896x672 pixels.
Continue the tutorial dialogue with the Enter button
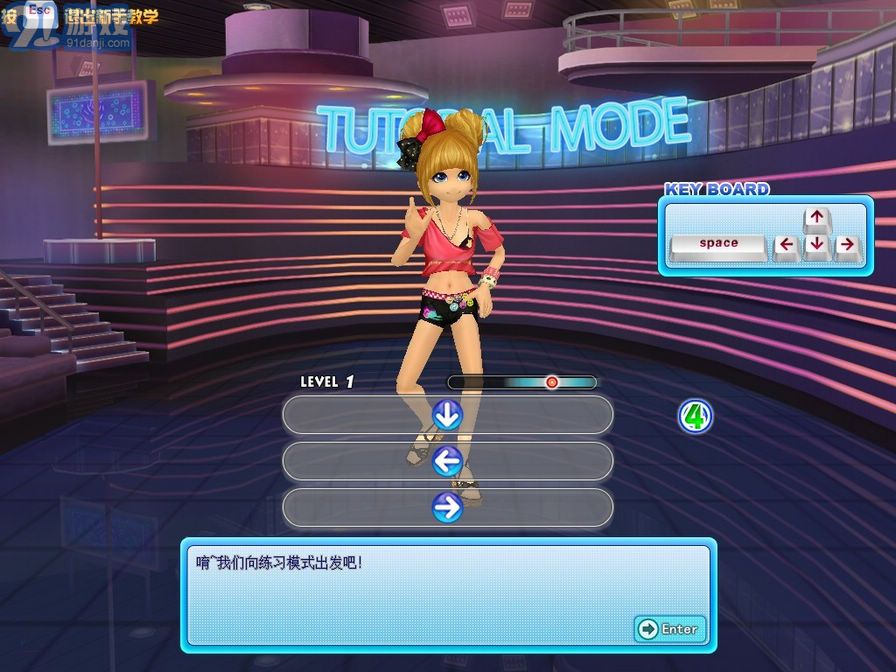click(669, 629)
